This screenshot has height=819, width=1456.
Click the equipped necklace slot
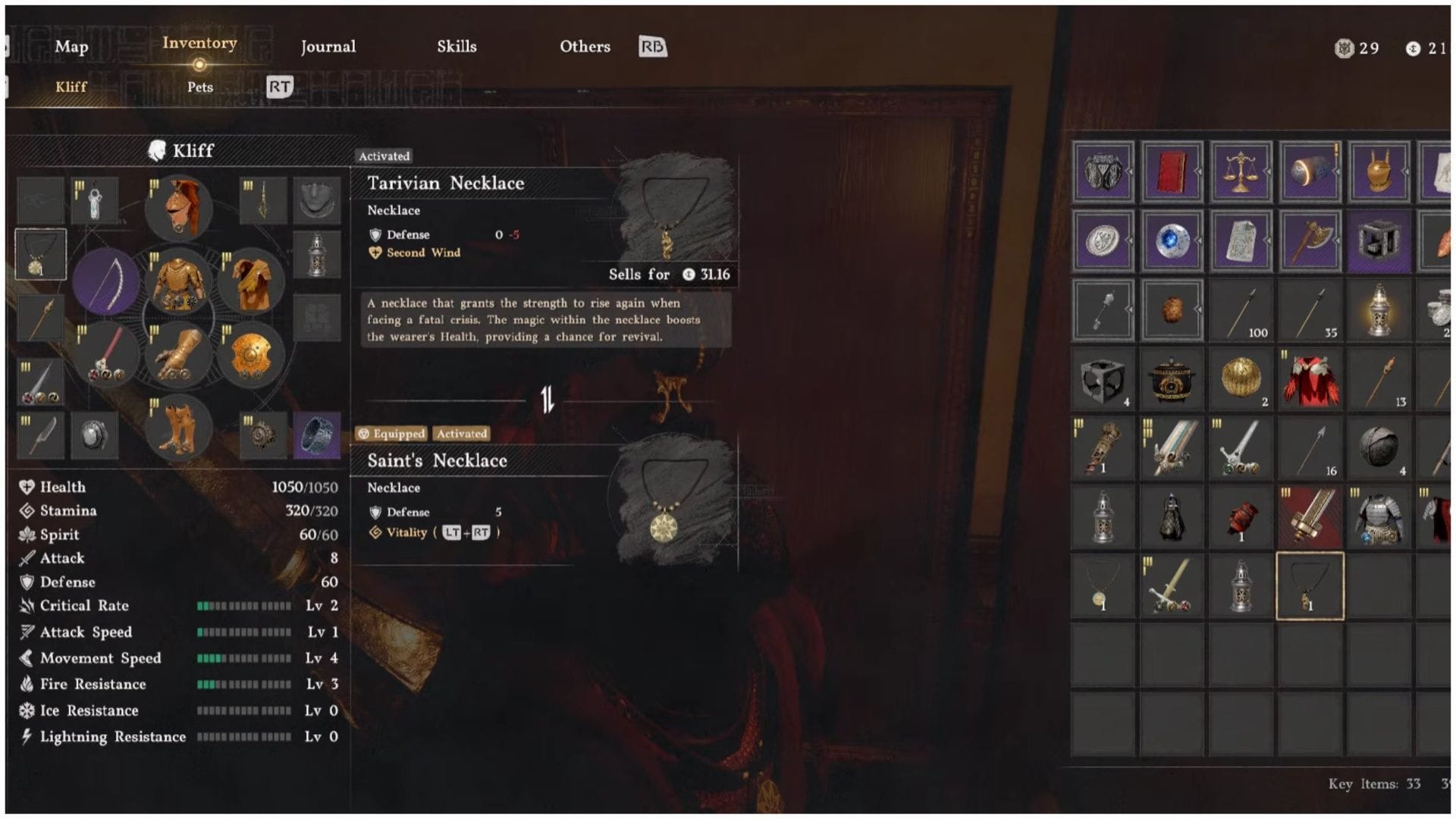40,254
